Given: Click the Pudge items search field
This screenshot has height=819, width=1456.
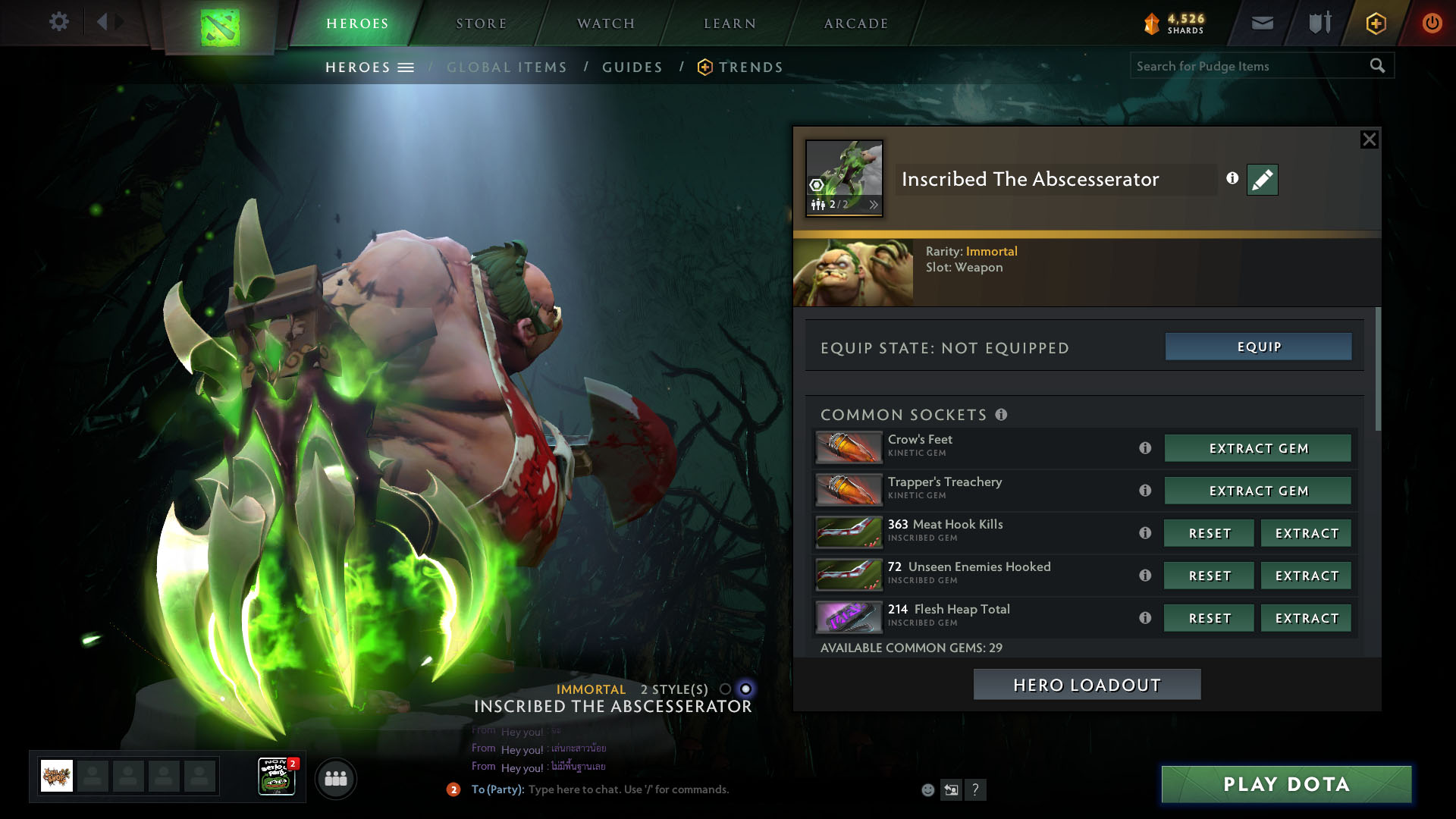Looking at the screenshot, I should tap(1250, 66).
